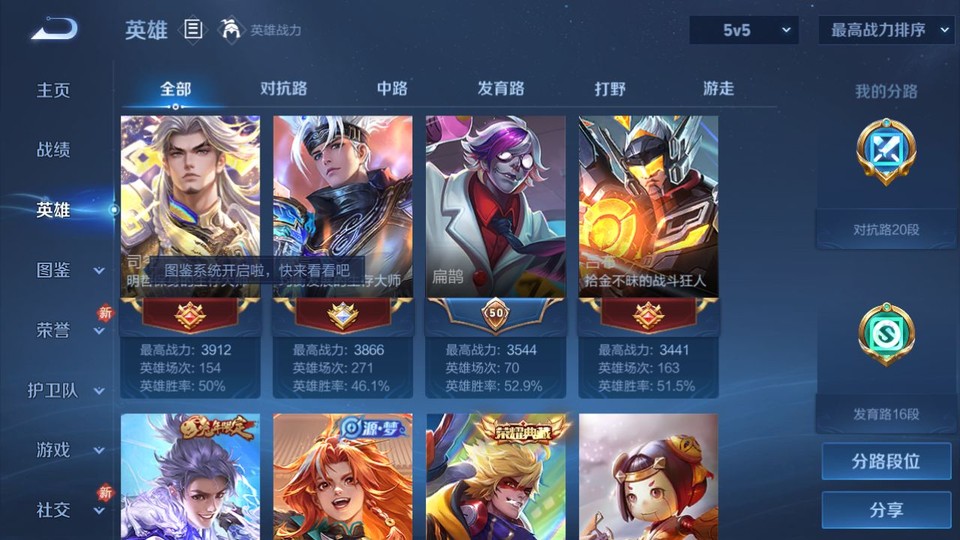Open the 最高战力排序 sort dropdown
The height and width of the screenshot is (540, 960).
pyautogui.click(x=886, y=30)
